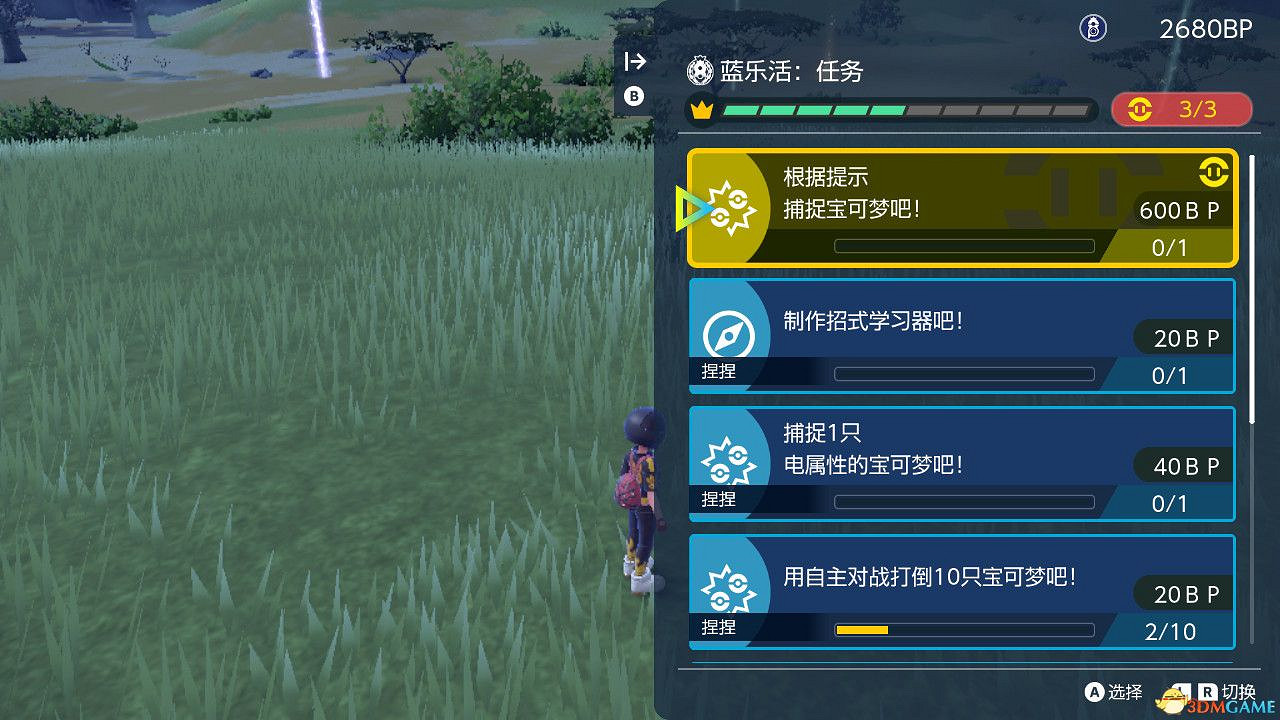This screenshot has width=1280, height=720.
Task: Expand the sidebar arrow indicator near the panel edge
Action: (634, 61)
